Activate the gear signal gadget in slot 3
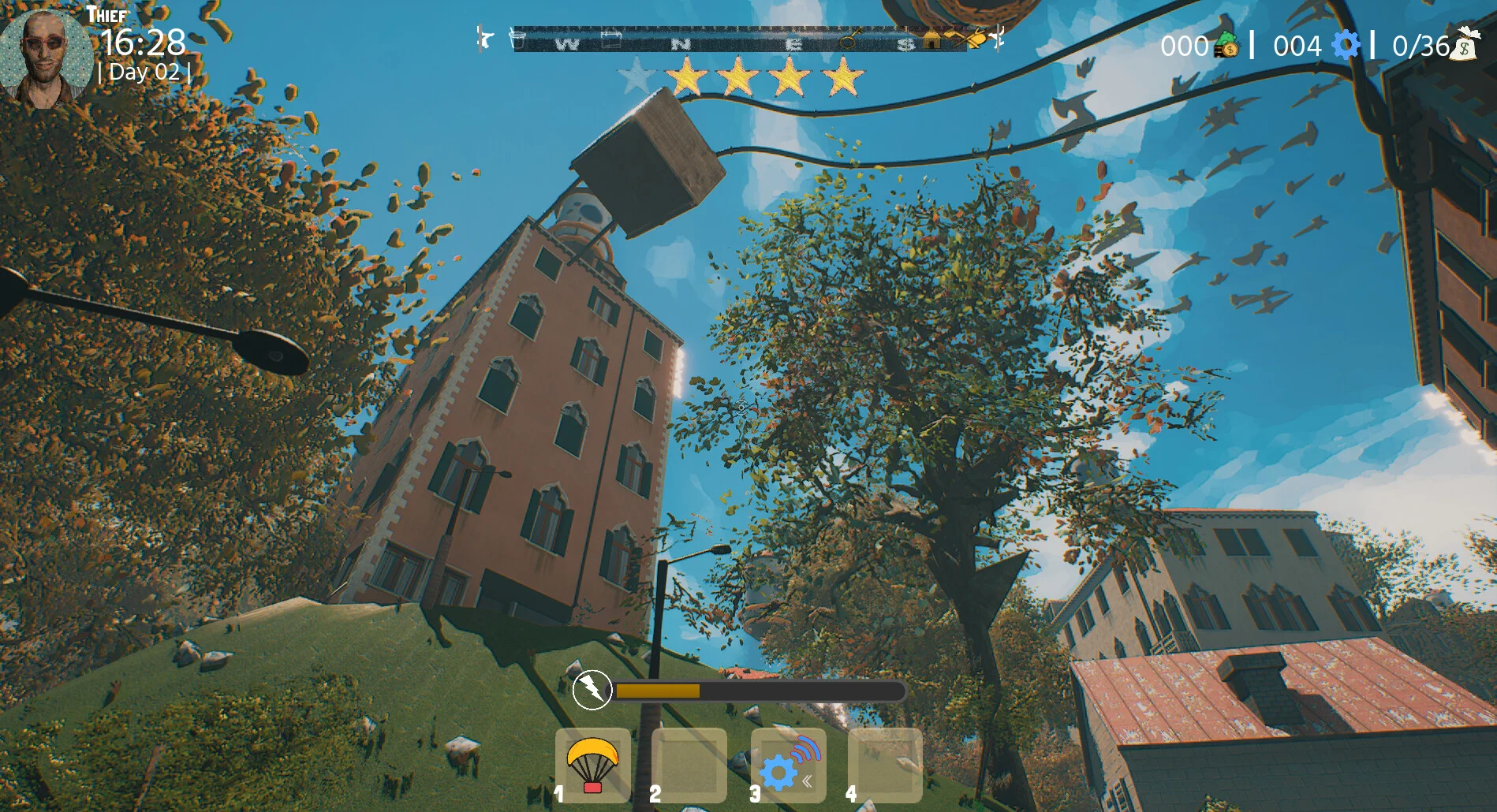The image size is (1497, 812). (788, 764)
